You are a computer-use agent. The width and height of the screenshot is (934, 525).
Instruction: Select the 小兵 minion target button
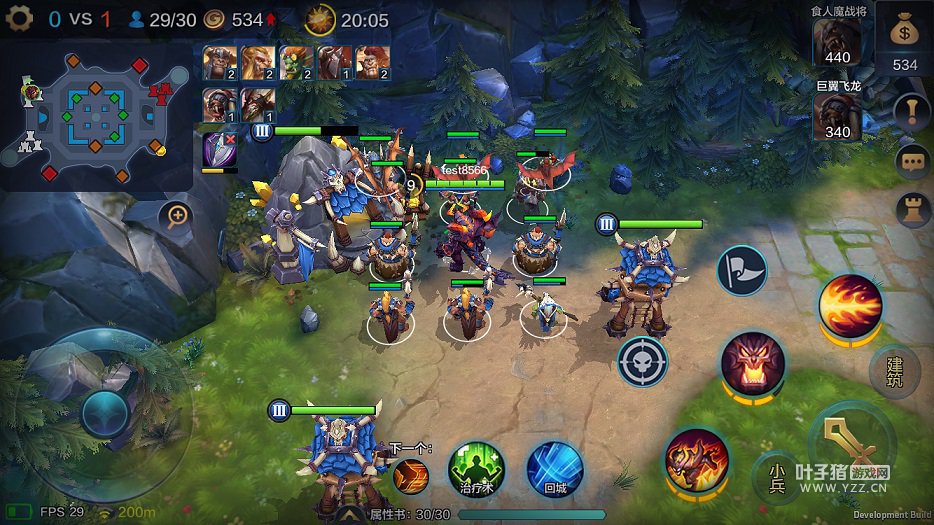[x=776, y=476]
